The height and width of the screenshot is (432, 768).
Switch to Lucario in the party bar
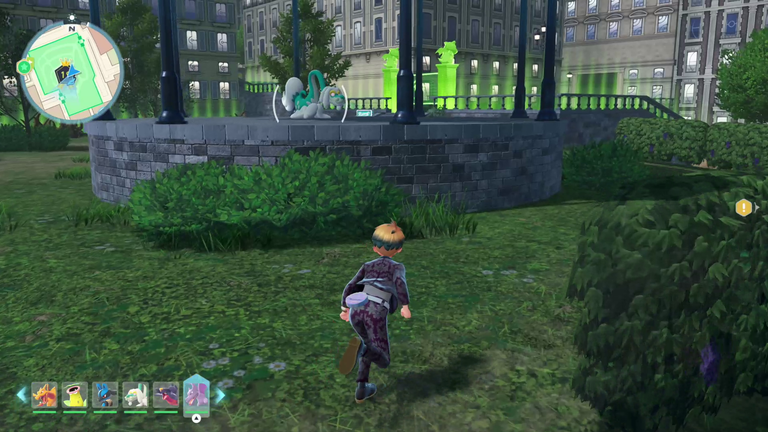pyautogui.click(x=105, y=395)
